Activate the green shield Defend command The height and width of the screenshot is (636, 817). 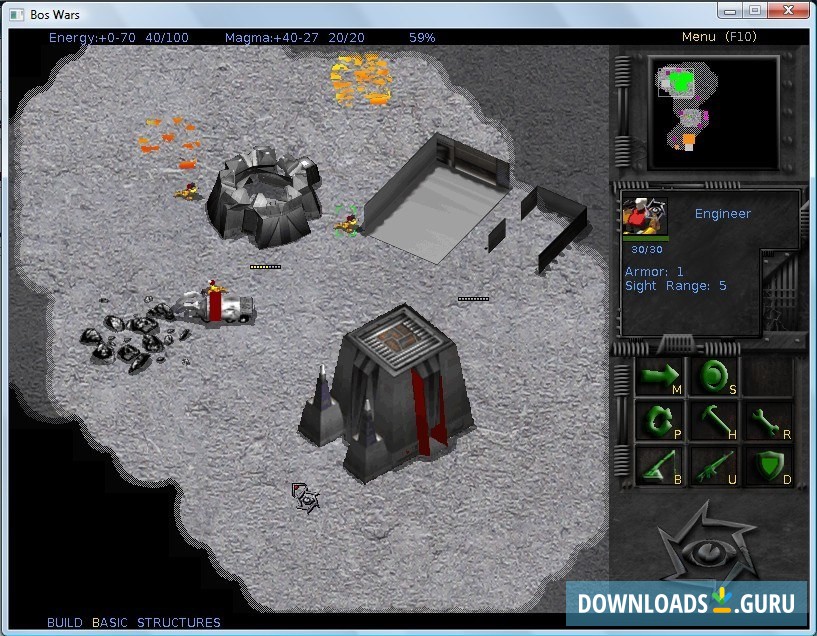(768, 464)
